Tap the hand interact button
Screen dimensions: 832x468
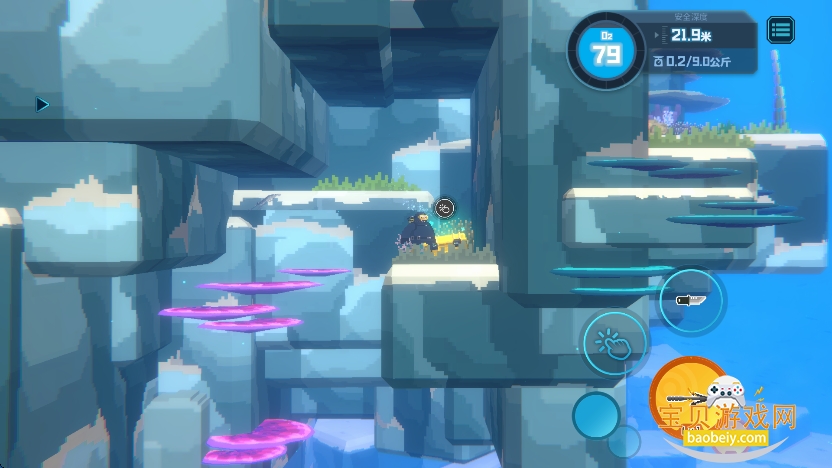(x=613, y=342)
